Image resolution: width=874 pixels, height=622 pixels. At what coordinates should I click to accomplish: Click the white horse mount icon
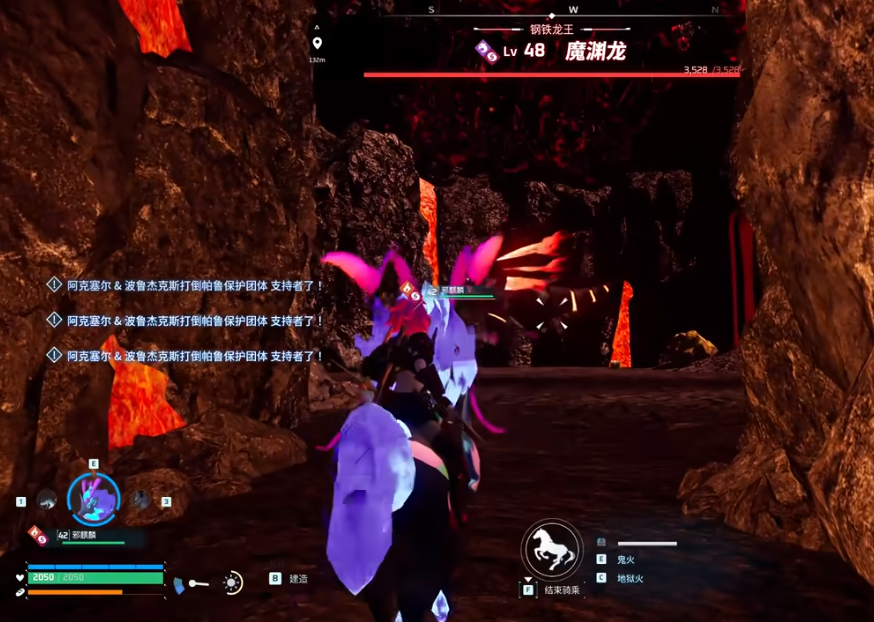tap(552, 549)
